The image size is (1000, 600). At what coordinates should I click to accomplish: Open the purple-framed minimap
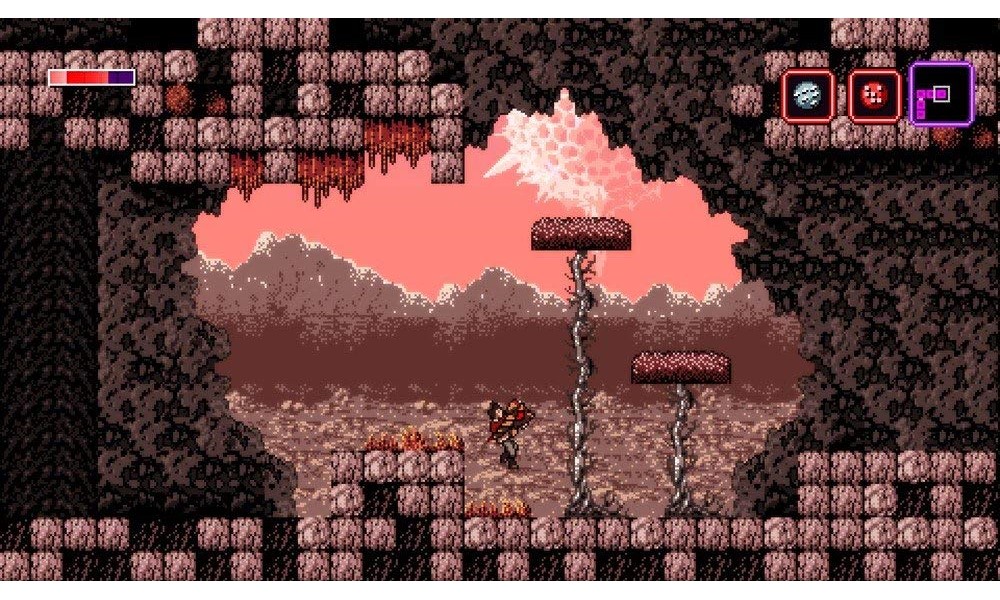(941, 94)
